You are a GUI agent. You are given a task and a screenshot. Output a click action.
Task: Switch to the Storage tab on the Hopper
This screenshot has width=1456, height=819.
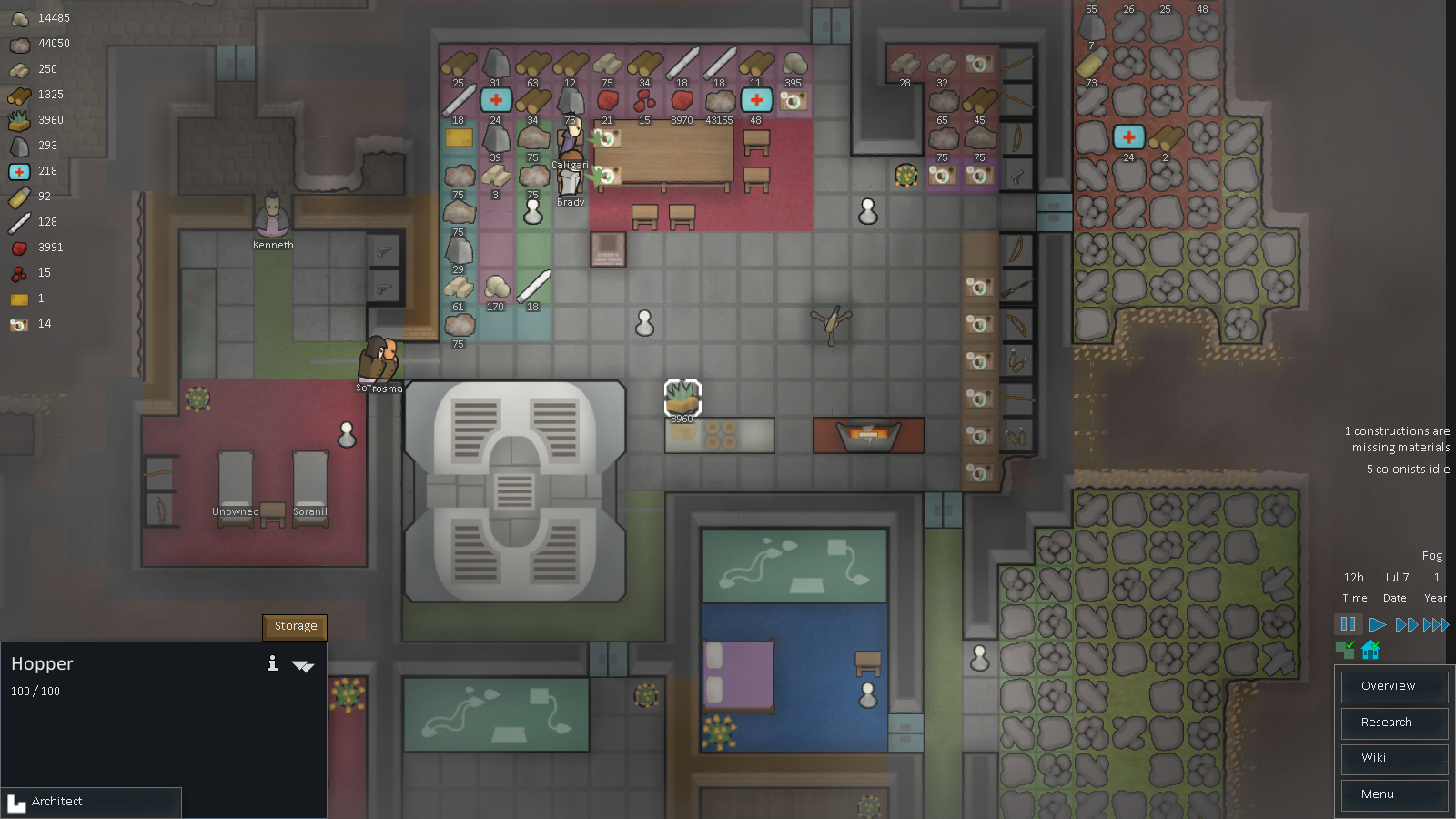[x=294, y=626]
